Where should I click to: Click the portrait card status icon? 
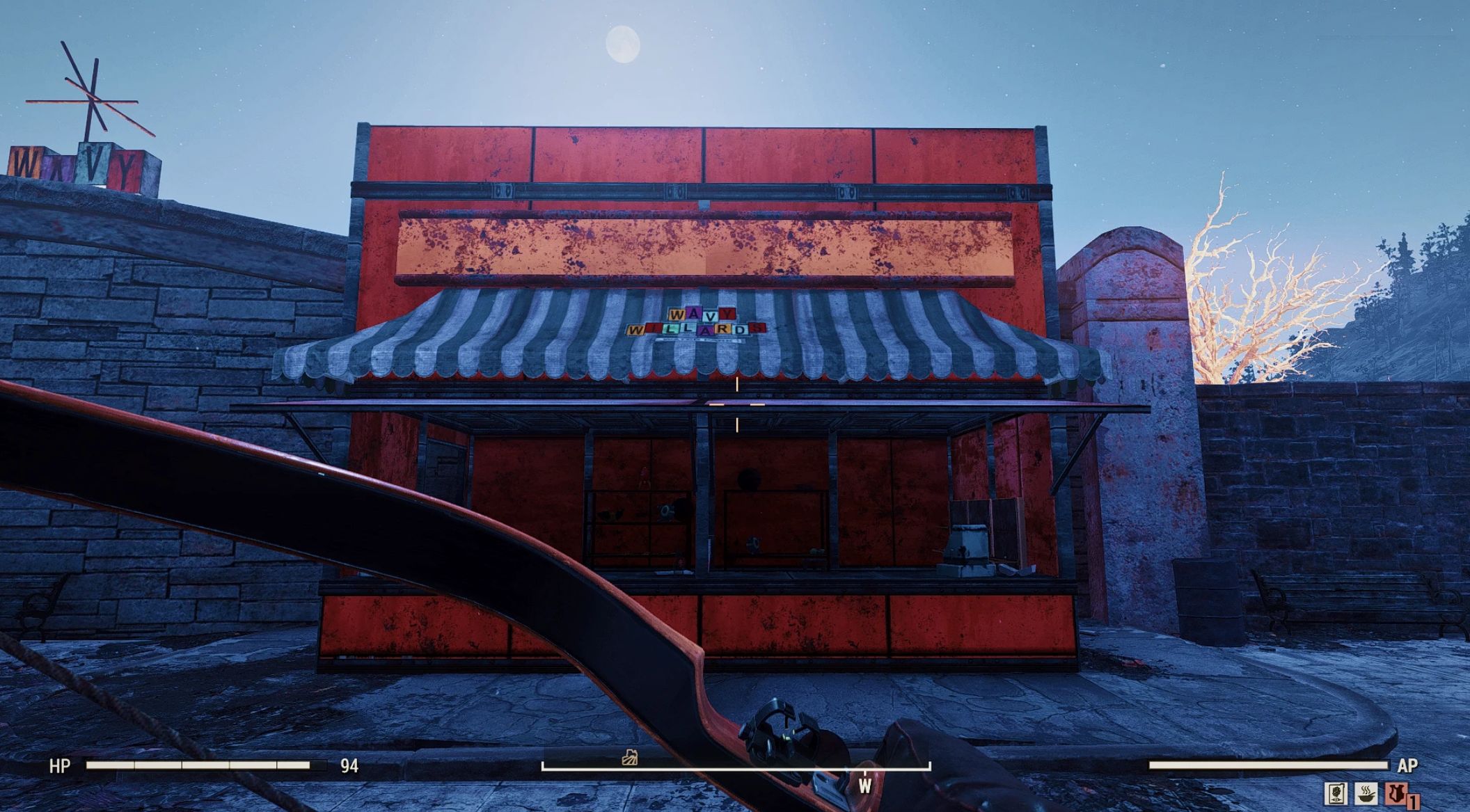pos(1334,793)
